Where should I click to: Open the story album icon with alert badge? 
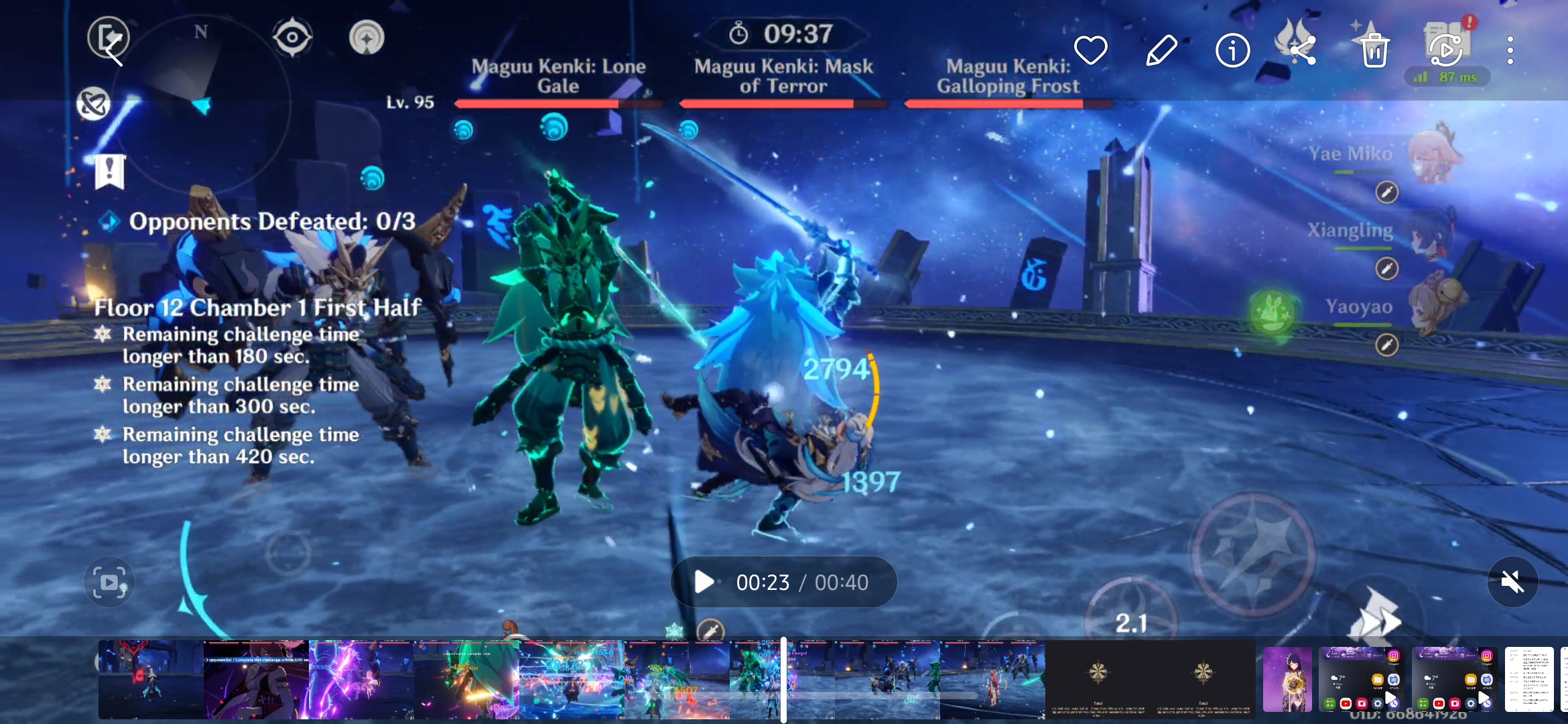tap(1445, 46)
